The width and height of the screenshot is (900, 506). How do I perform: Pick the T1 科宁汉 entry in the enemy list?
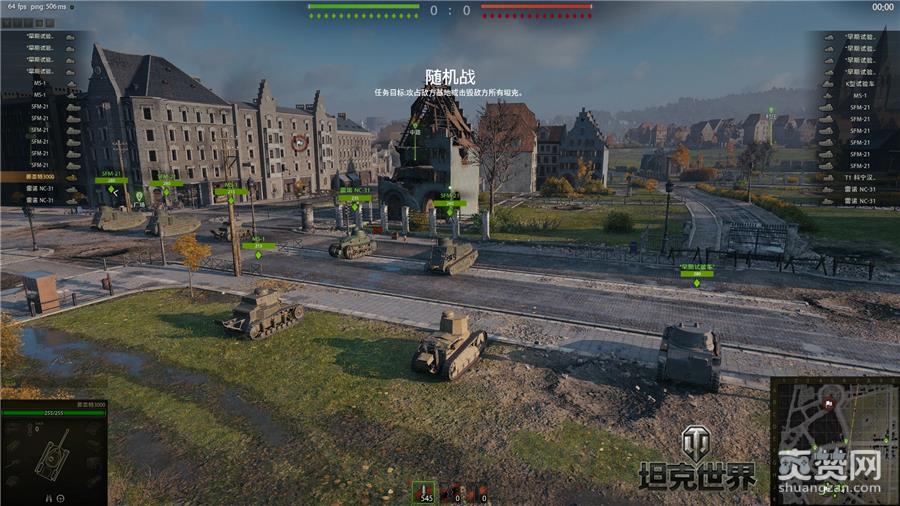coord(856,176)
